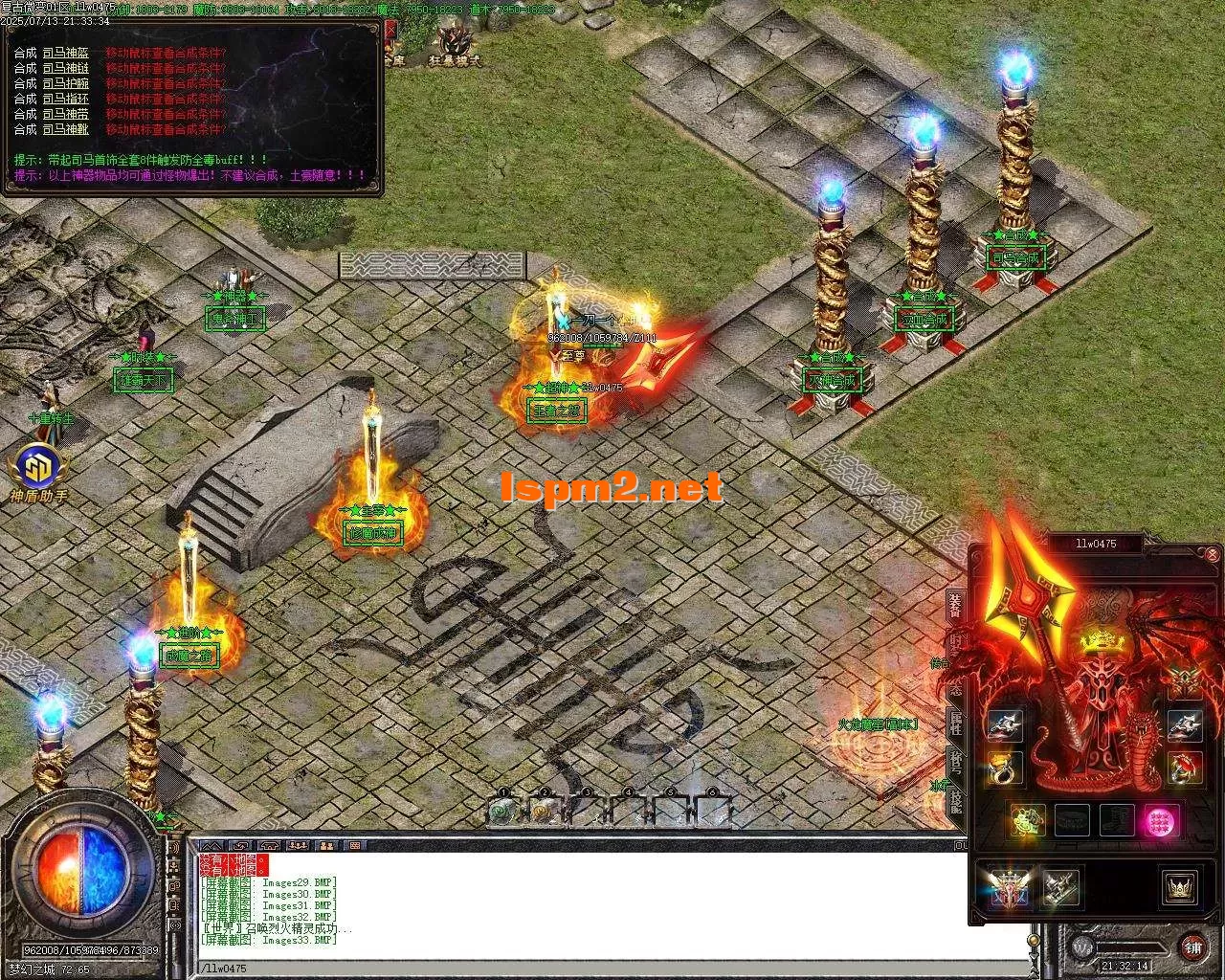Switch to the 装备 equipment tab

(955, 605)
